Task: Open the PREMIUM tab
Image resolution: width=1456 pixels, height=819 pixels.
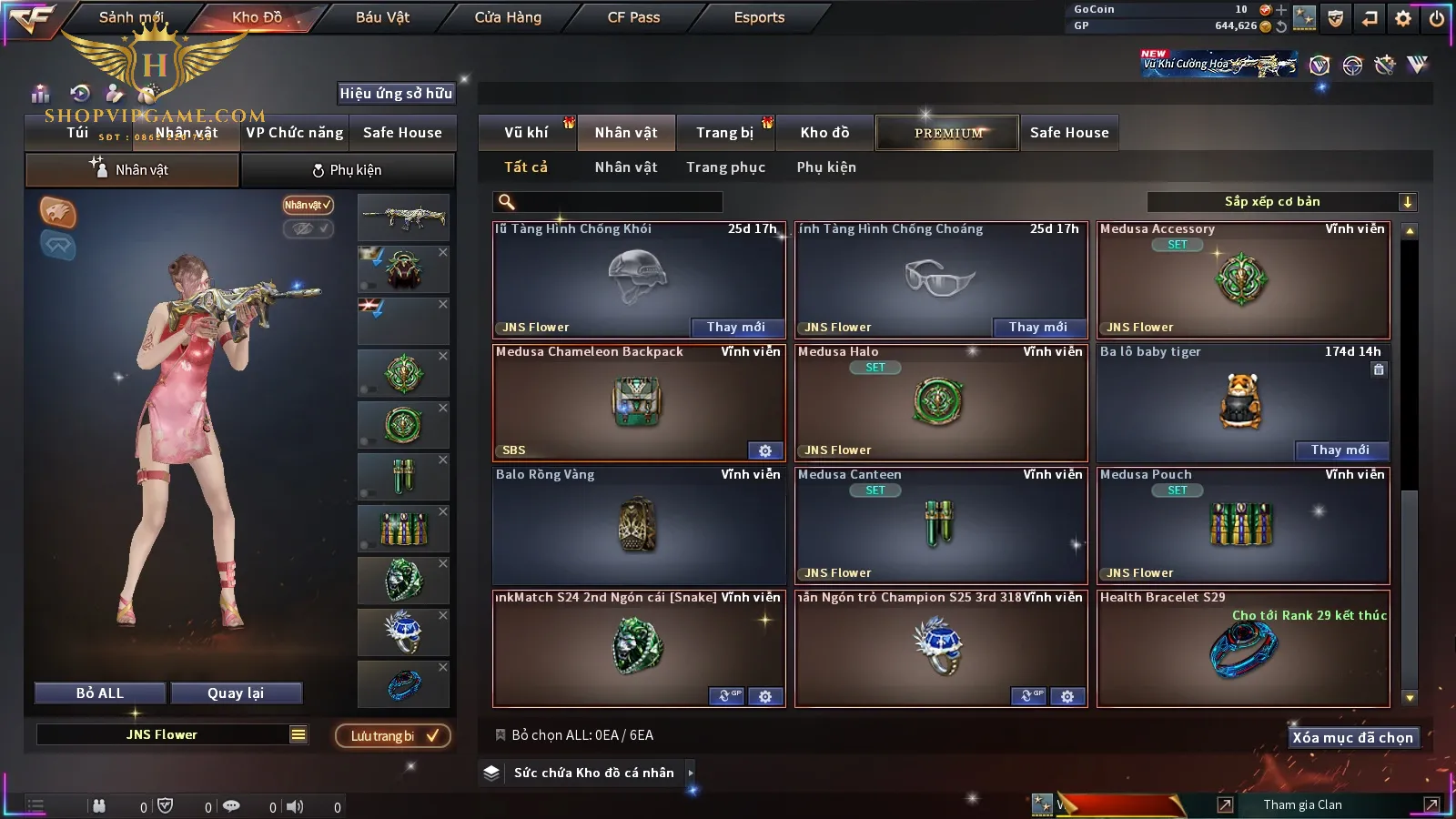Action: (x=948, y=133)
